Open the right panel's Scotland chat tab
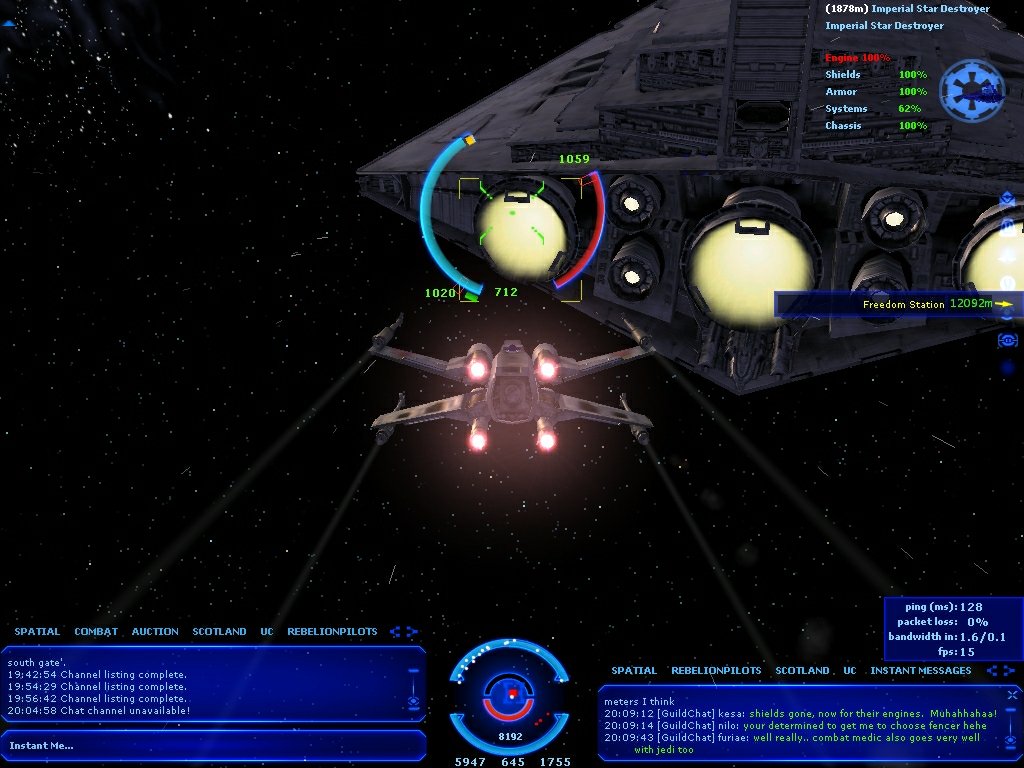The width and height of the screenshot is (1024, 768). click(802, 671)
